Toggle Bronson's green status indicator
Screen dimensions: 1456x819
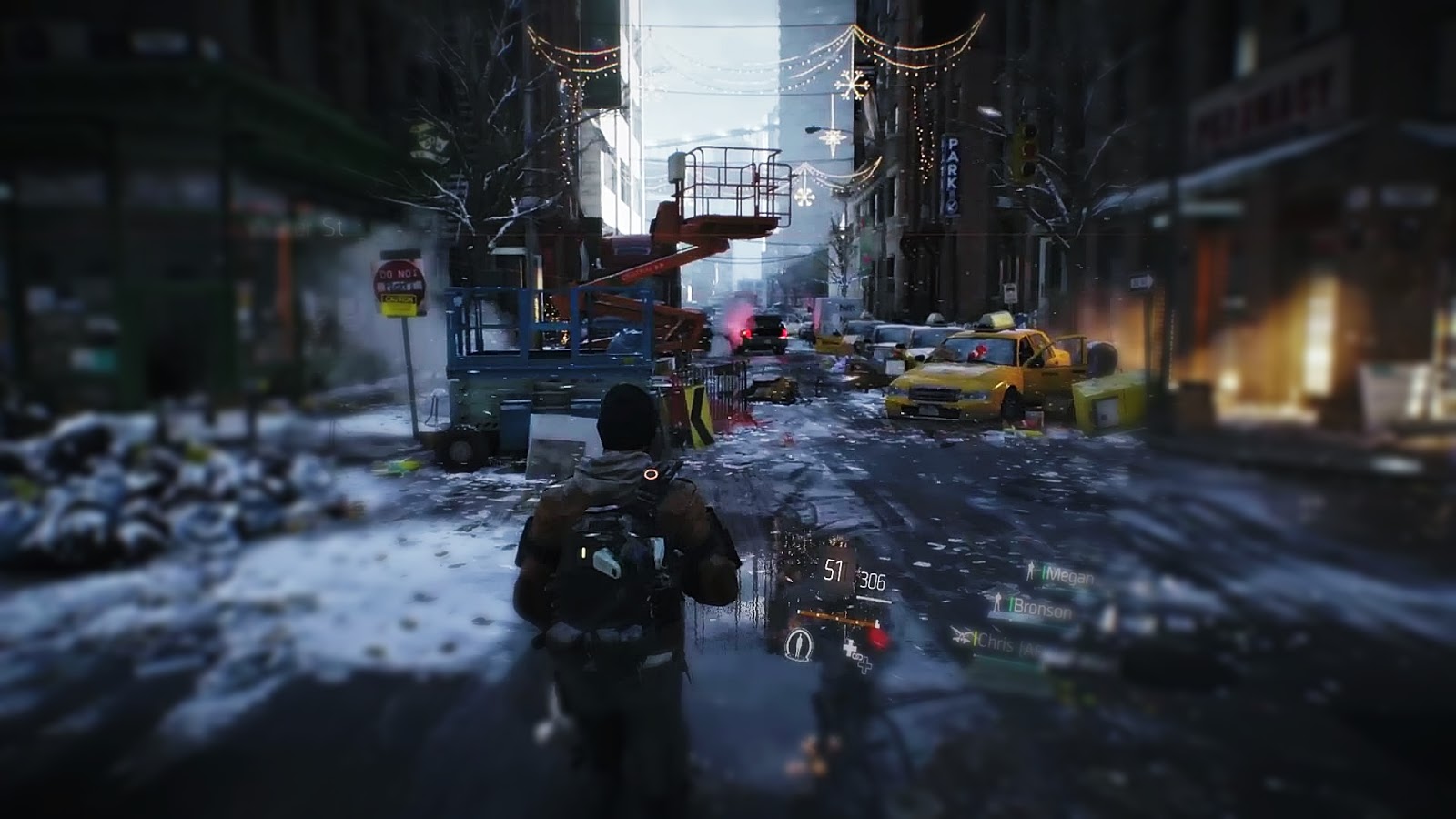point(1011,604)
